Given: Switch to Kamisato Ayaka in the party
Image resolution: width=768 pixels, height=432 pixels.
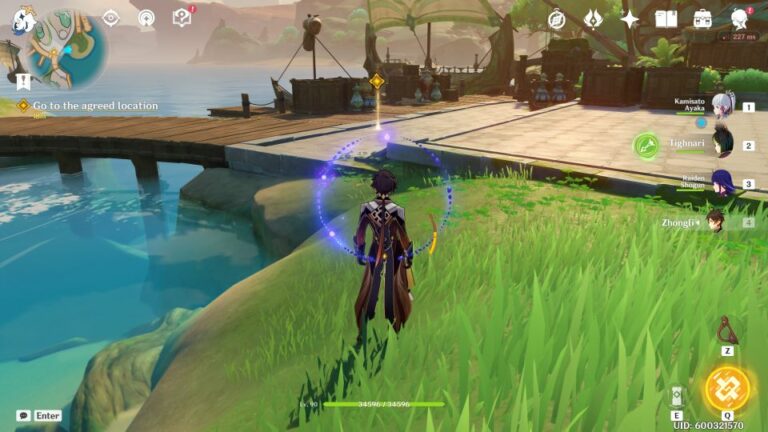Looking at the screenshot, I should click(x=723, y=106).
